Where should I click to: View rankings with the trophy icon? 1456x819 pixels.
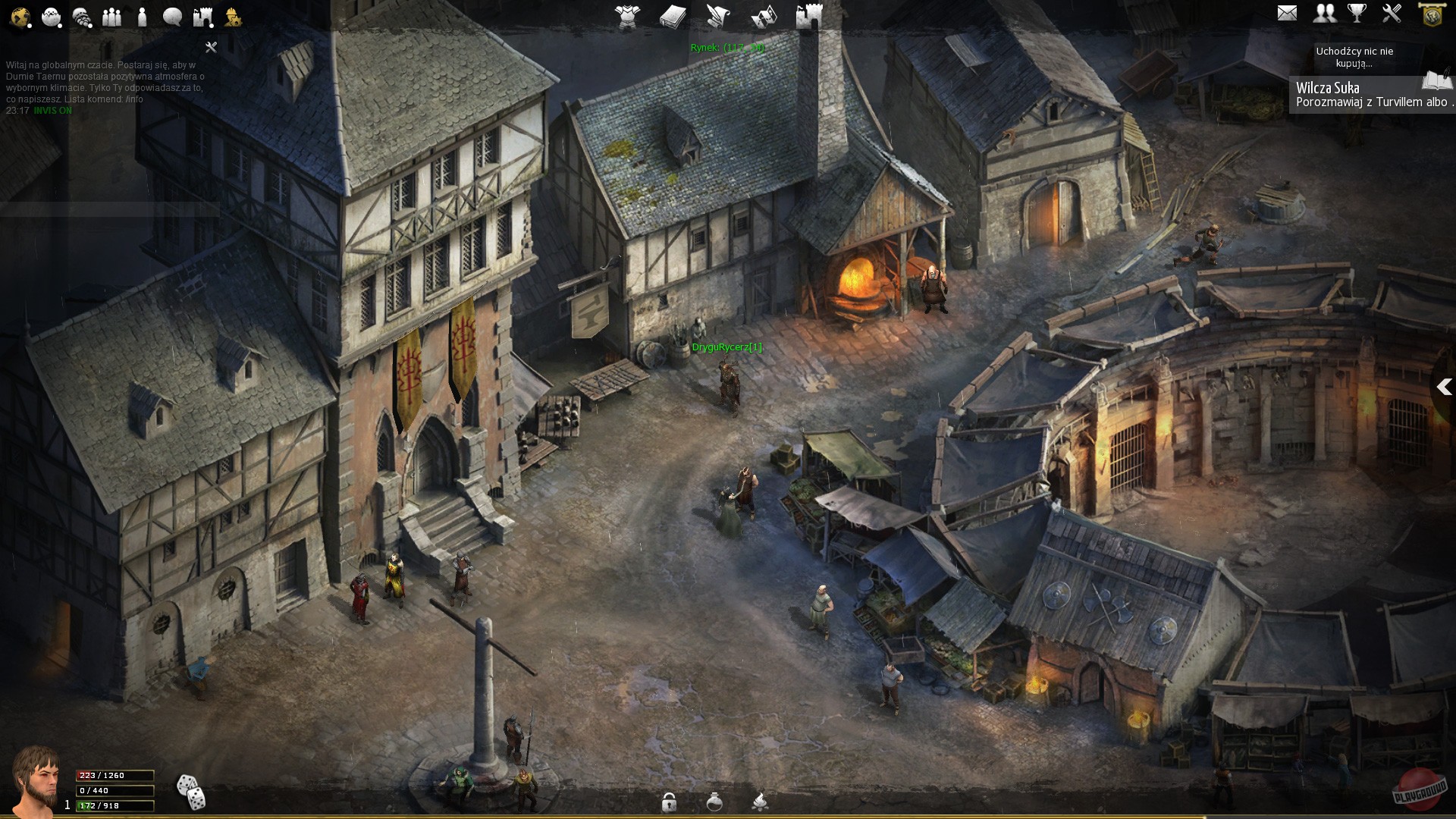(1357, 13)
